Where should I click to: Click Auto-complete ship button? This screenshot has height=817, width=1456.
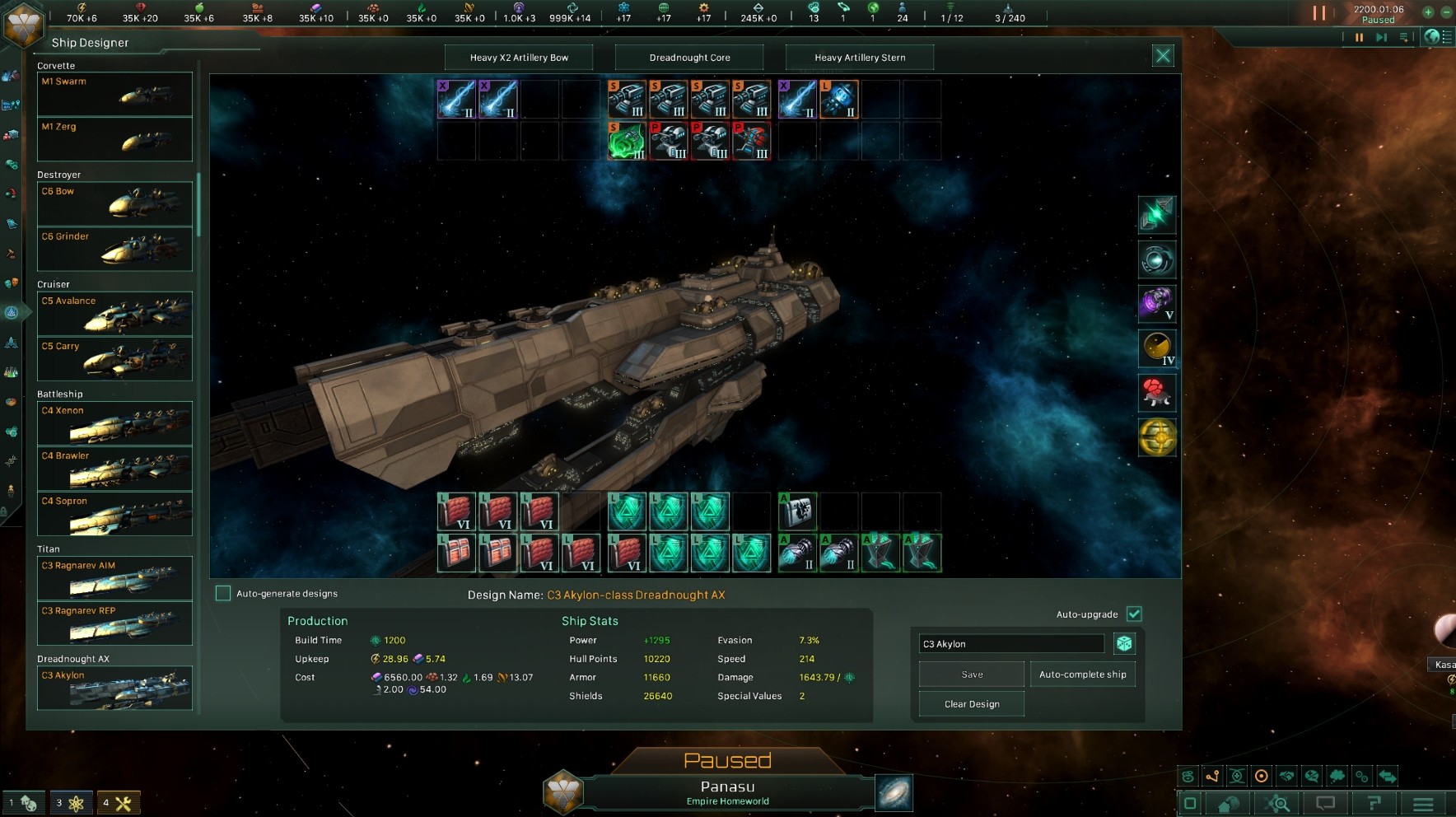(1082, 675)
